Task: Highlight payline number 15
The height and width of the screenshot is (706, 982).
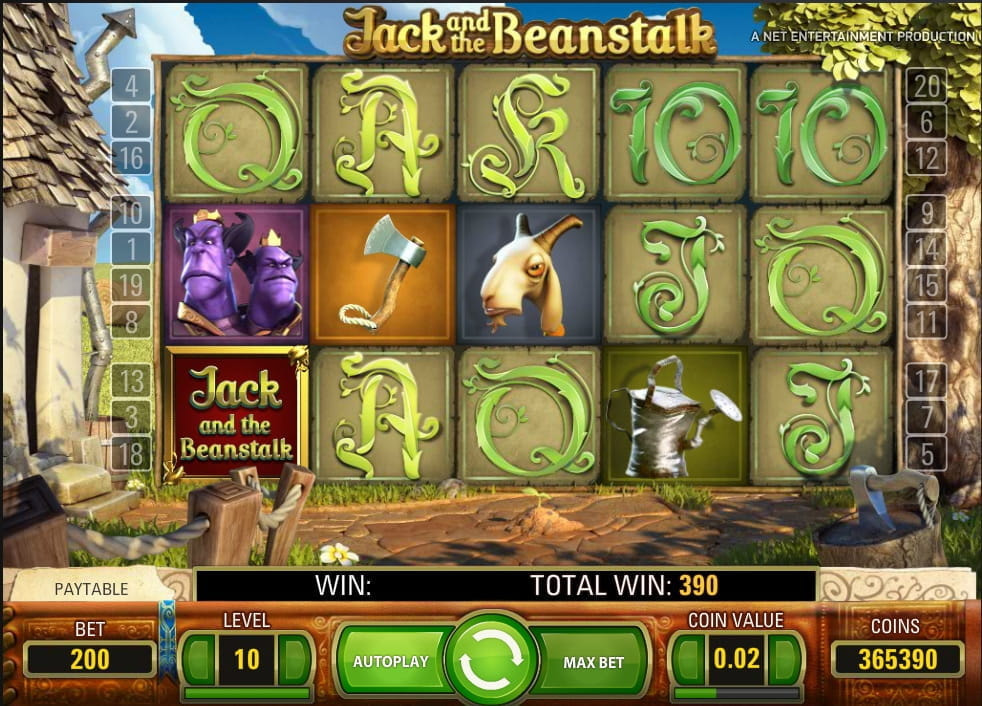Action: [927, 285]
